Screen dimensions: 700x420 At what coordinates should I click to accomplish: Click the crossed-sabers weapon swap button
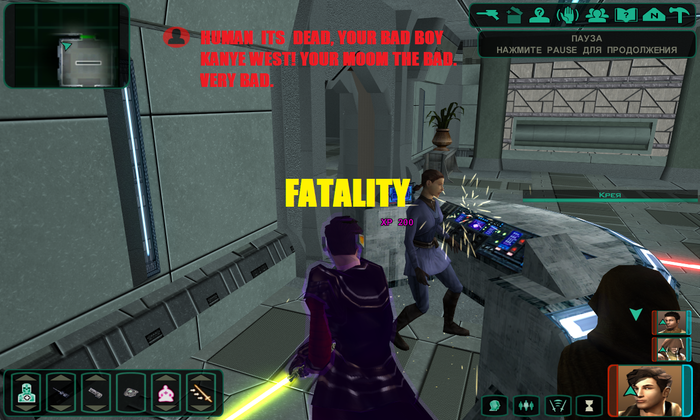point(557,405)
